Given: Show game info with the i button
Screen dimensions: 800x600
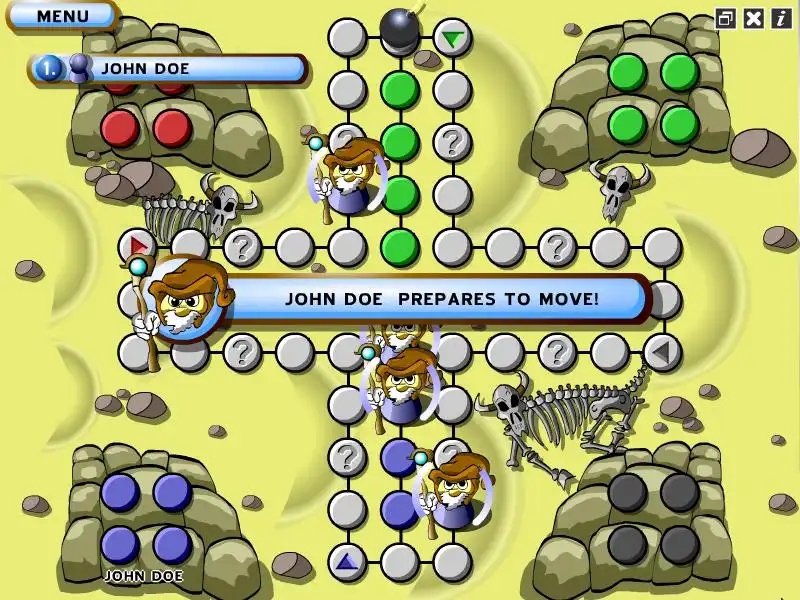Looking at the screenshot, I should click(780, 18).
